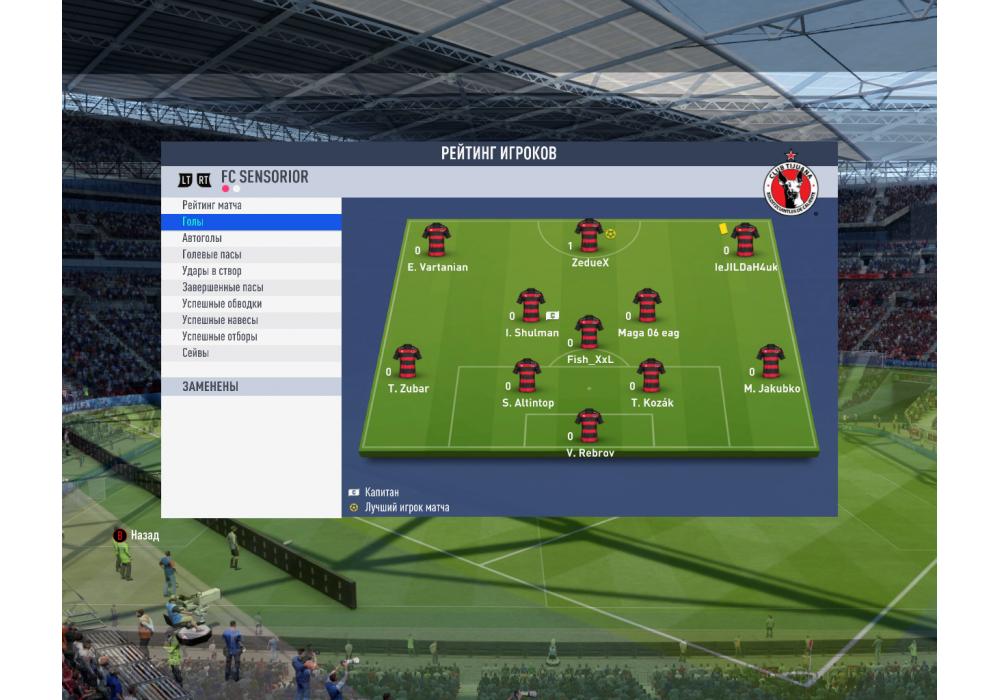Screen dimensions: 1000x700
Task: Open the Голевые пасы statistic
Action: 212,255
